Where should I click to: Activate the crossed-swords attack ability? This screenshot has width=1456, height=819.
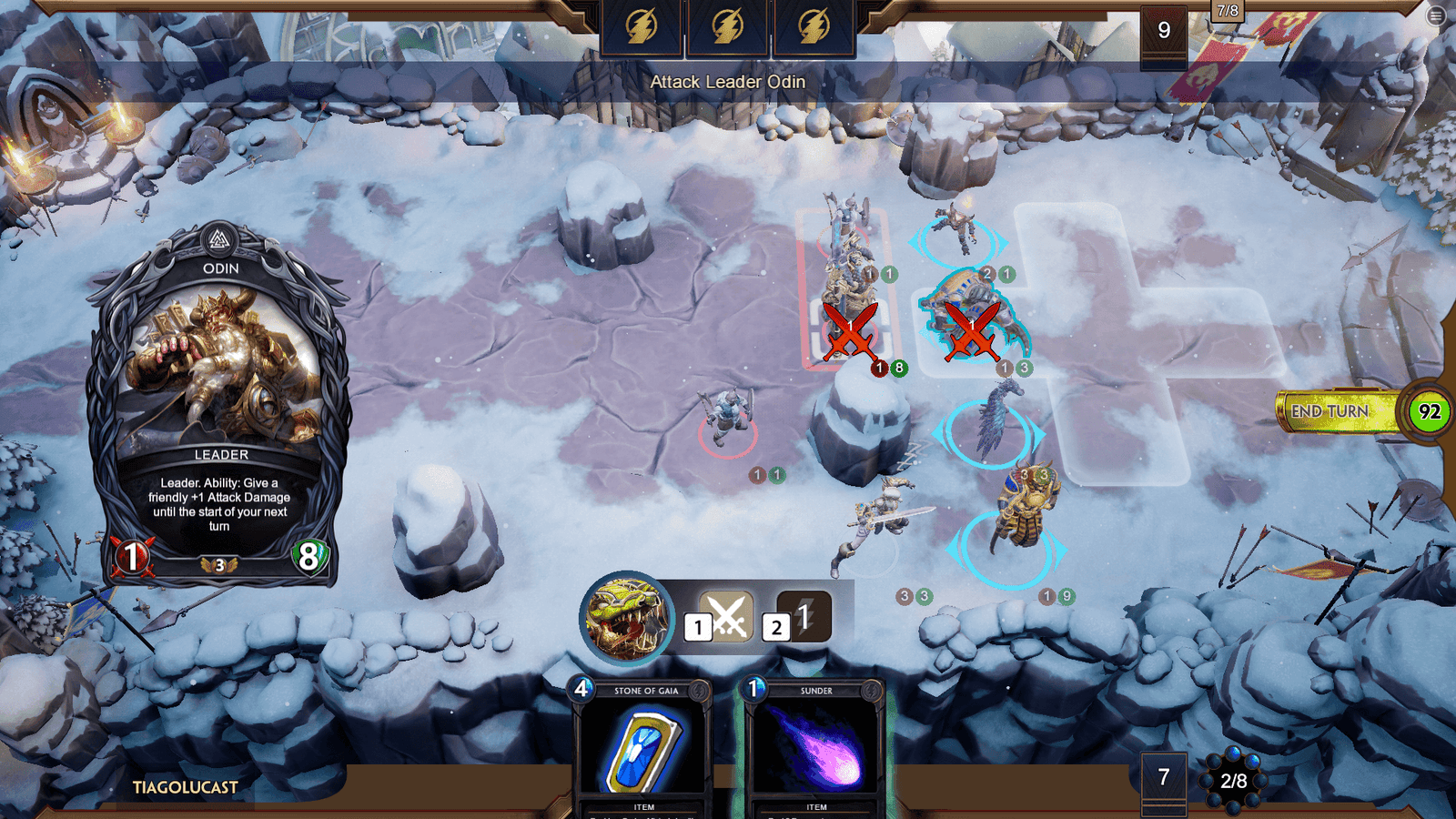click(x=725, y=619)
